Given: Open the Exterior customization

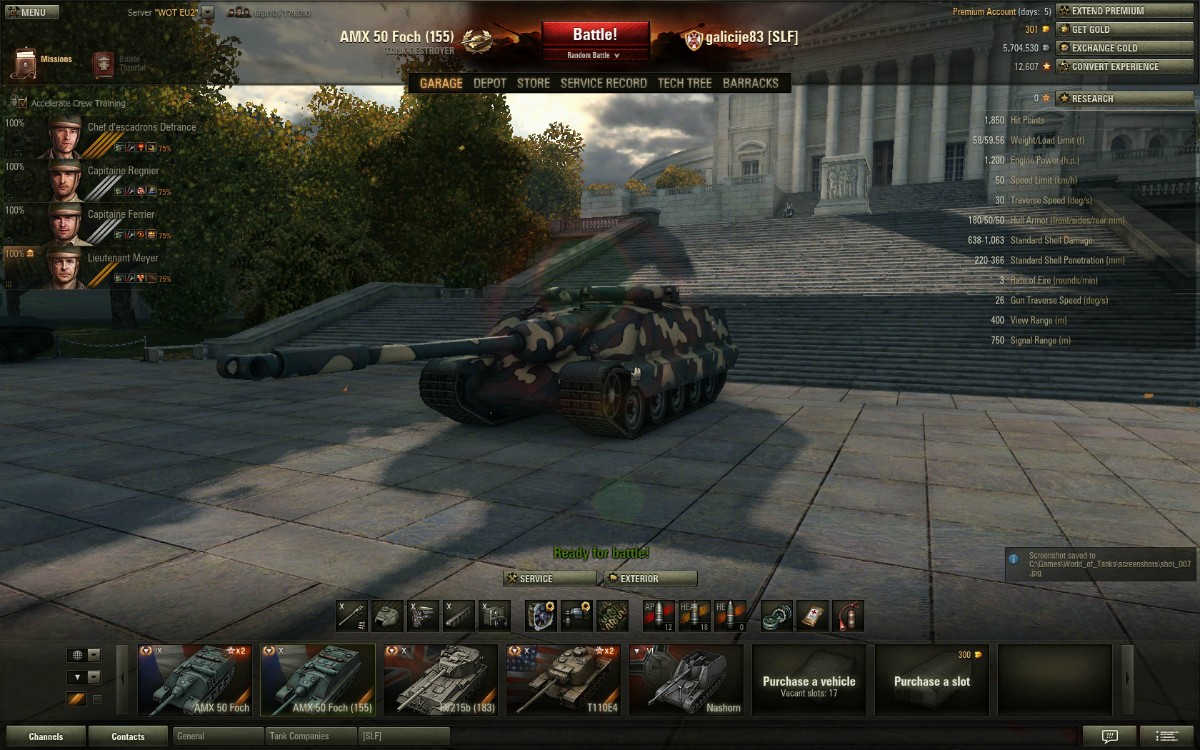Looking at the screenshot, I should (x=649, y=579).
